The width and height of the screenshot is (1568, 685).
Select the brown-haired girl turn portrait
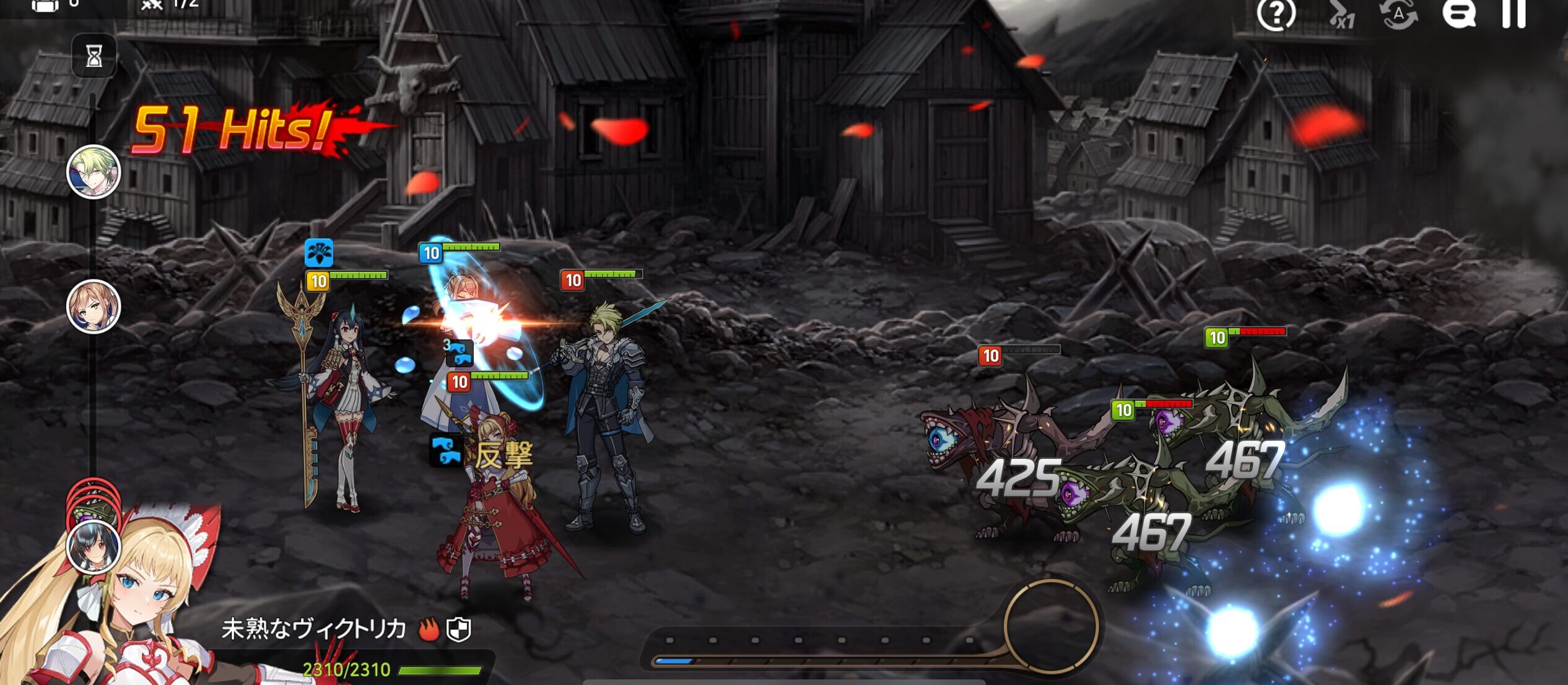pos(94,307)
